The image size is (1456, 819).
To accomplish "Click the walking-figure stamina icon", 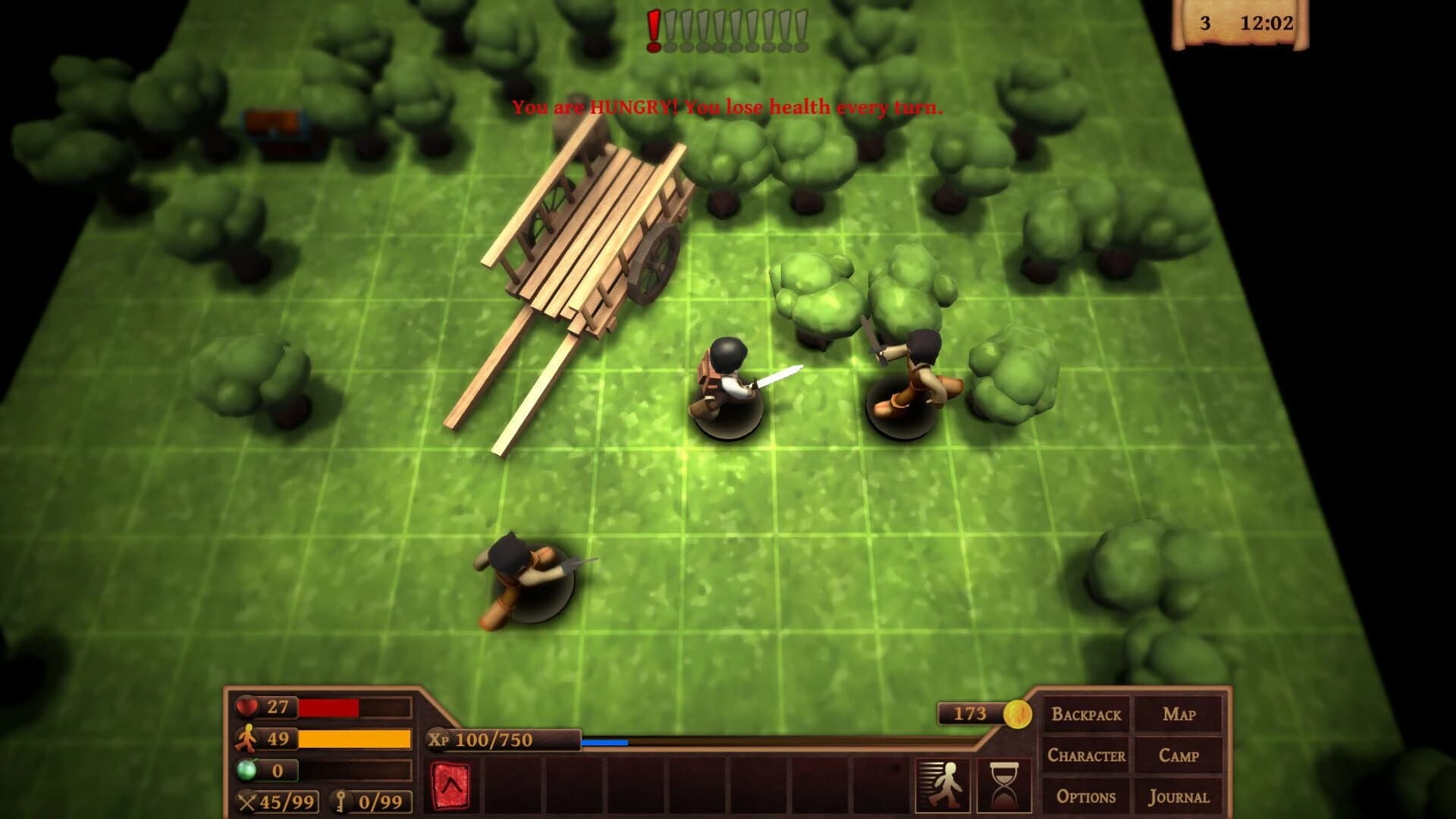I will click(245, 738).
